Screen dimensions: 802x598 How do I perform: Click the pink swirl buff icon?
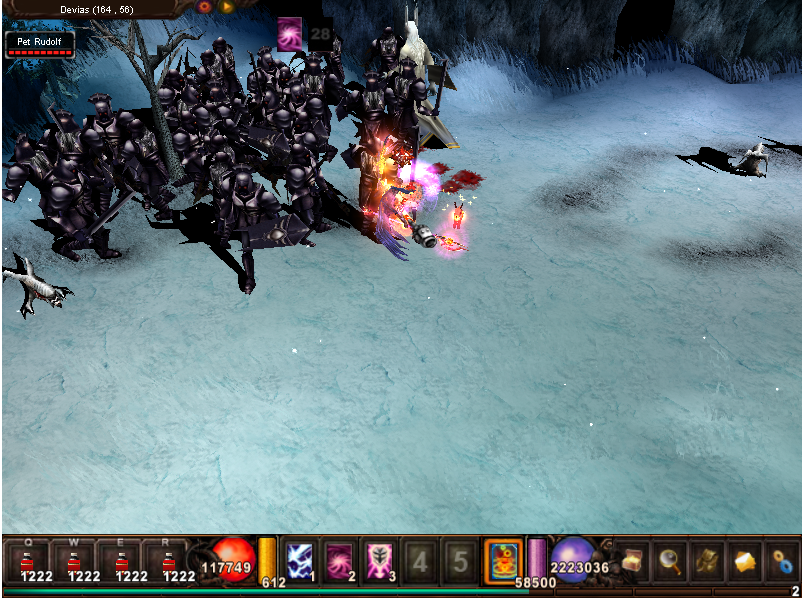pyautogui.click(x=290, y=34)
